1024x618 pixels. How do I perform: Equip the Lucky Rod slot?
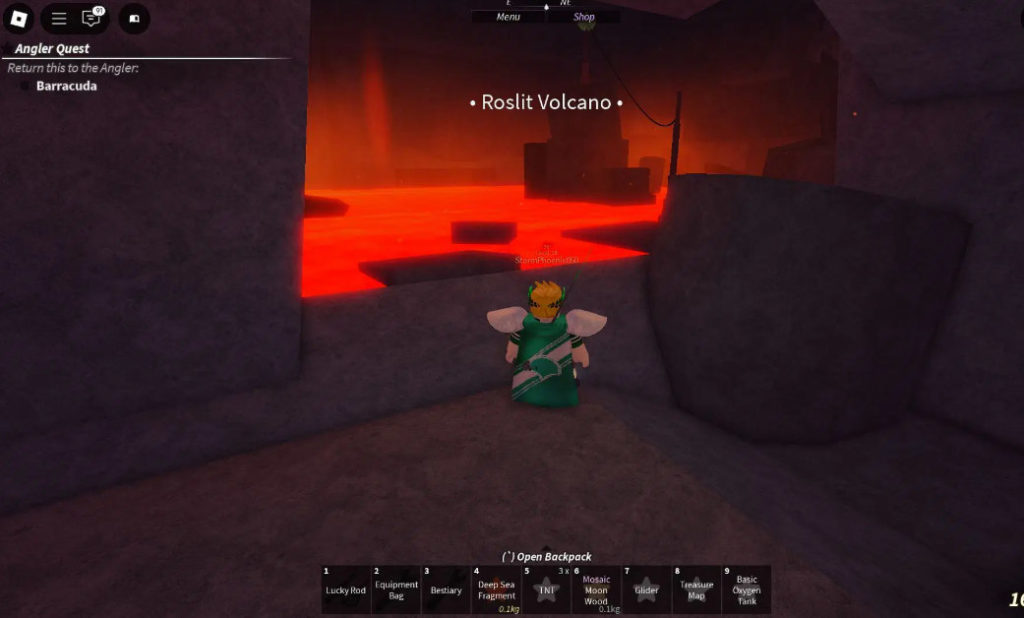coord(346,590)
